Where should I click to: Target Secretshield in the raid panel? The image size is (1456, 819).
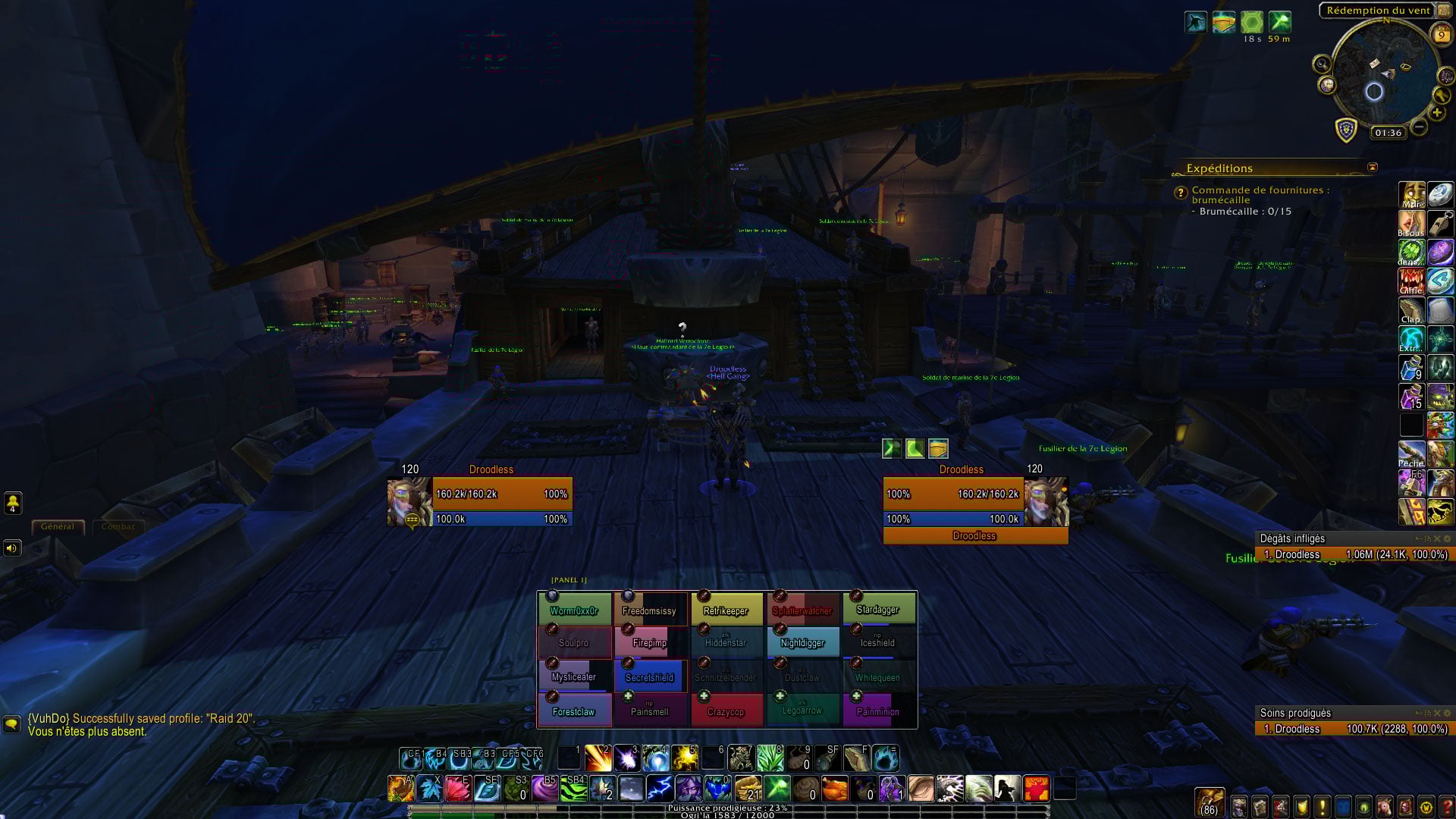[x=650, y=676]
